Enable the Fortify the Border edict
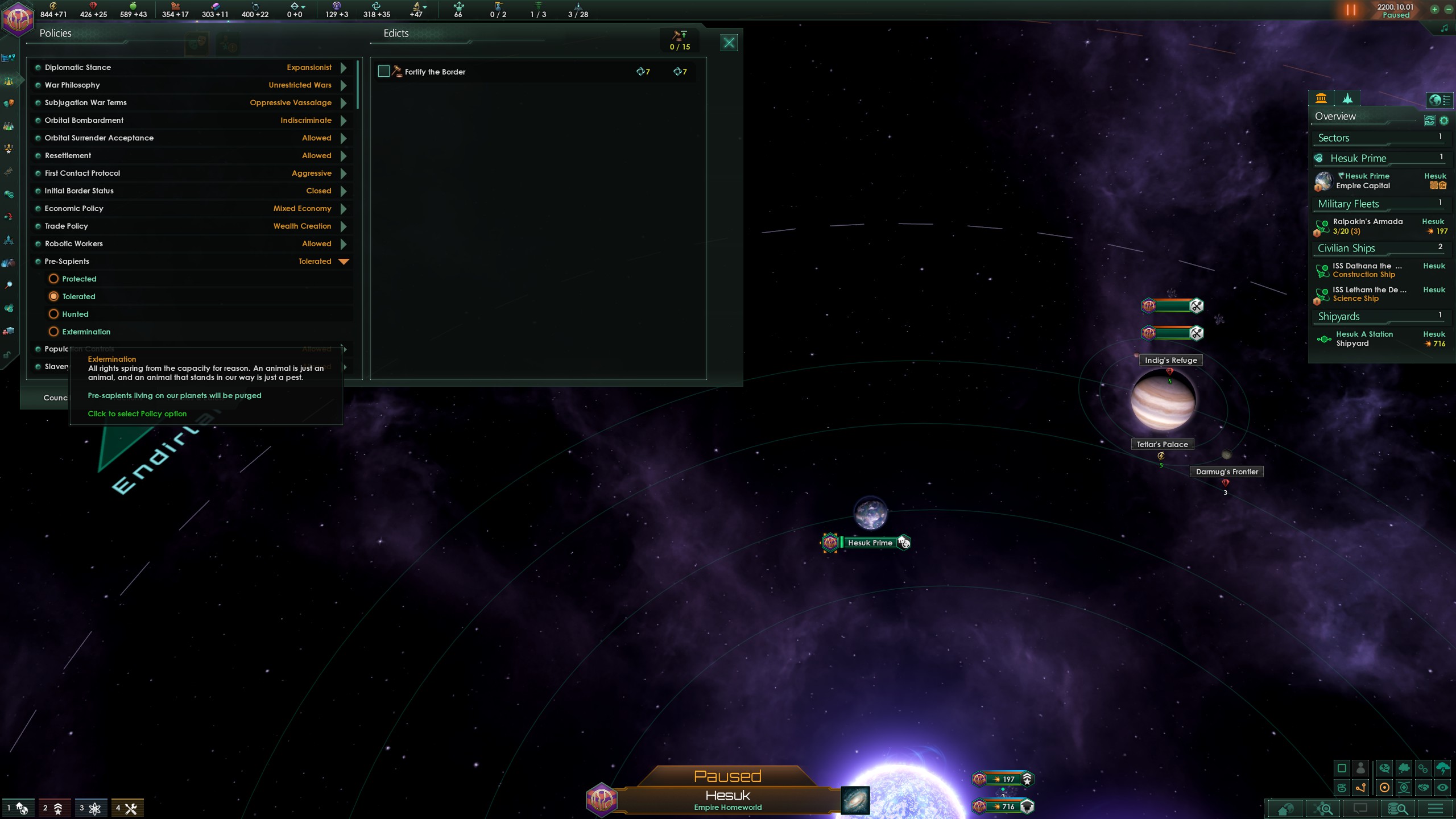Viewport: 1456px width, 819px height. [x=384, y=71]
